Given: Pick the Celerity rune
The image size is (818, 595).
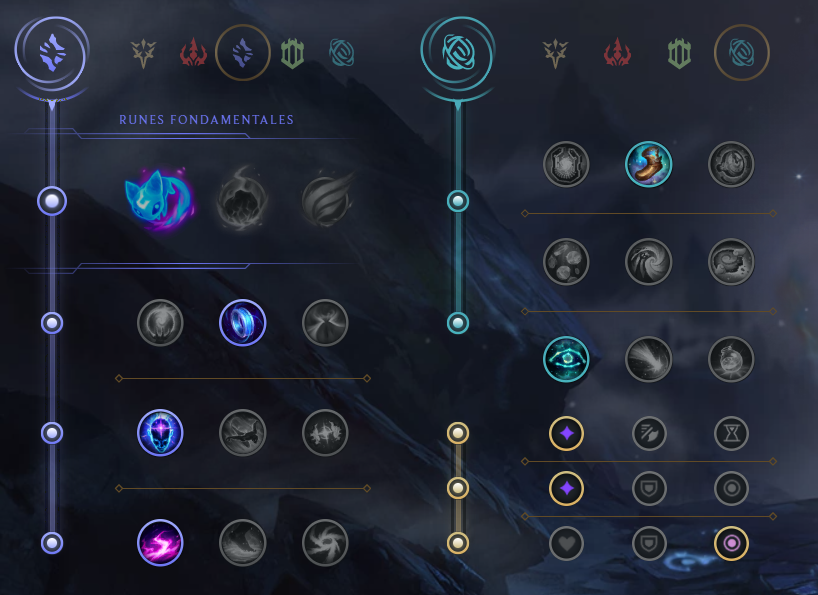Looking at the screenshot, I should [x=243, y=432].
